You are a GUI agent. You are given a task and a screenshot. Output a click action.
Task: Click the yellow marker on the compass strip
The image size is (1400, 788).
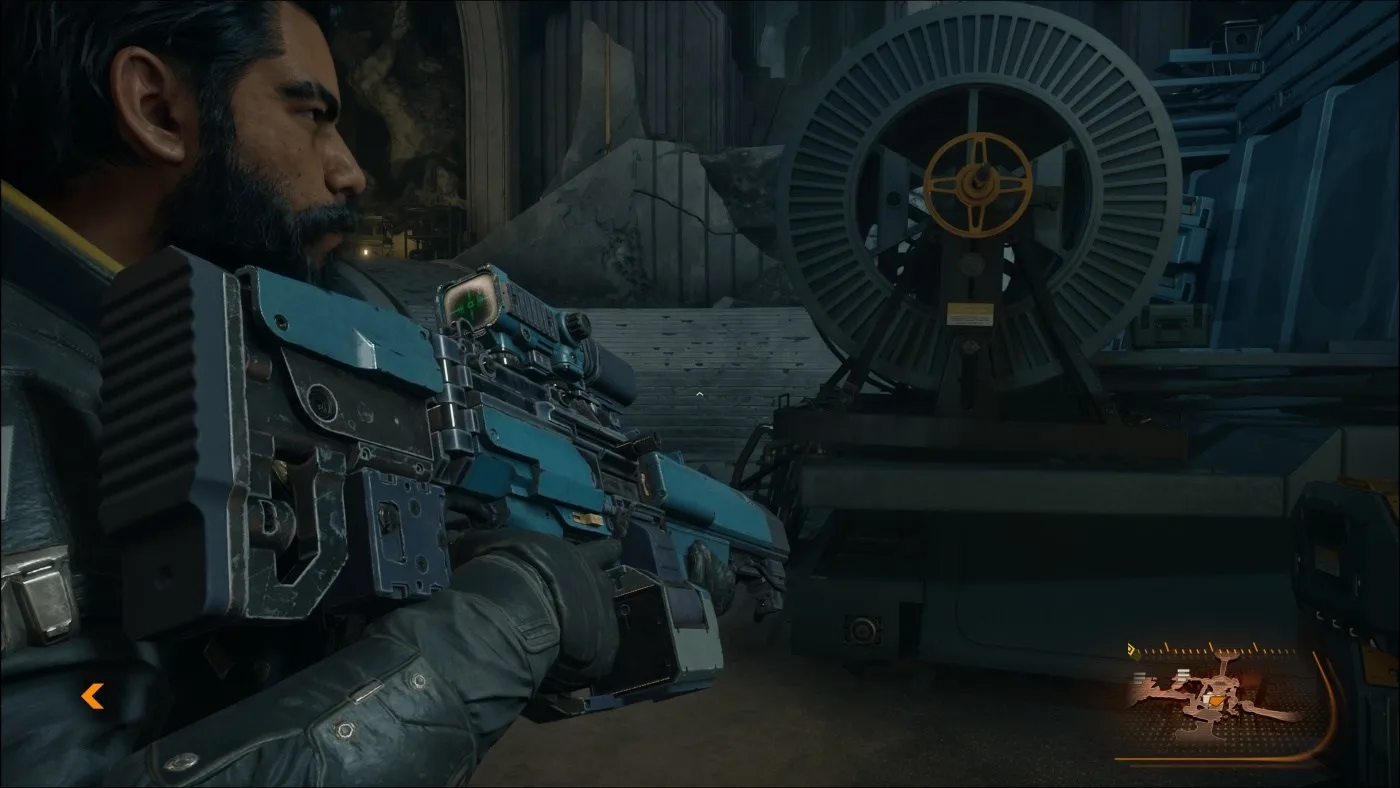[1133, 650]
